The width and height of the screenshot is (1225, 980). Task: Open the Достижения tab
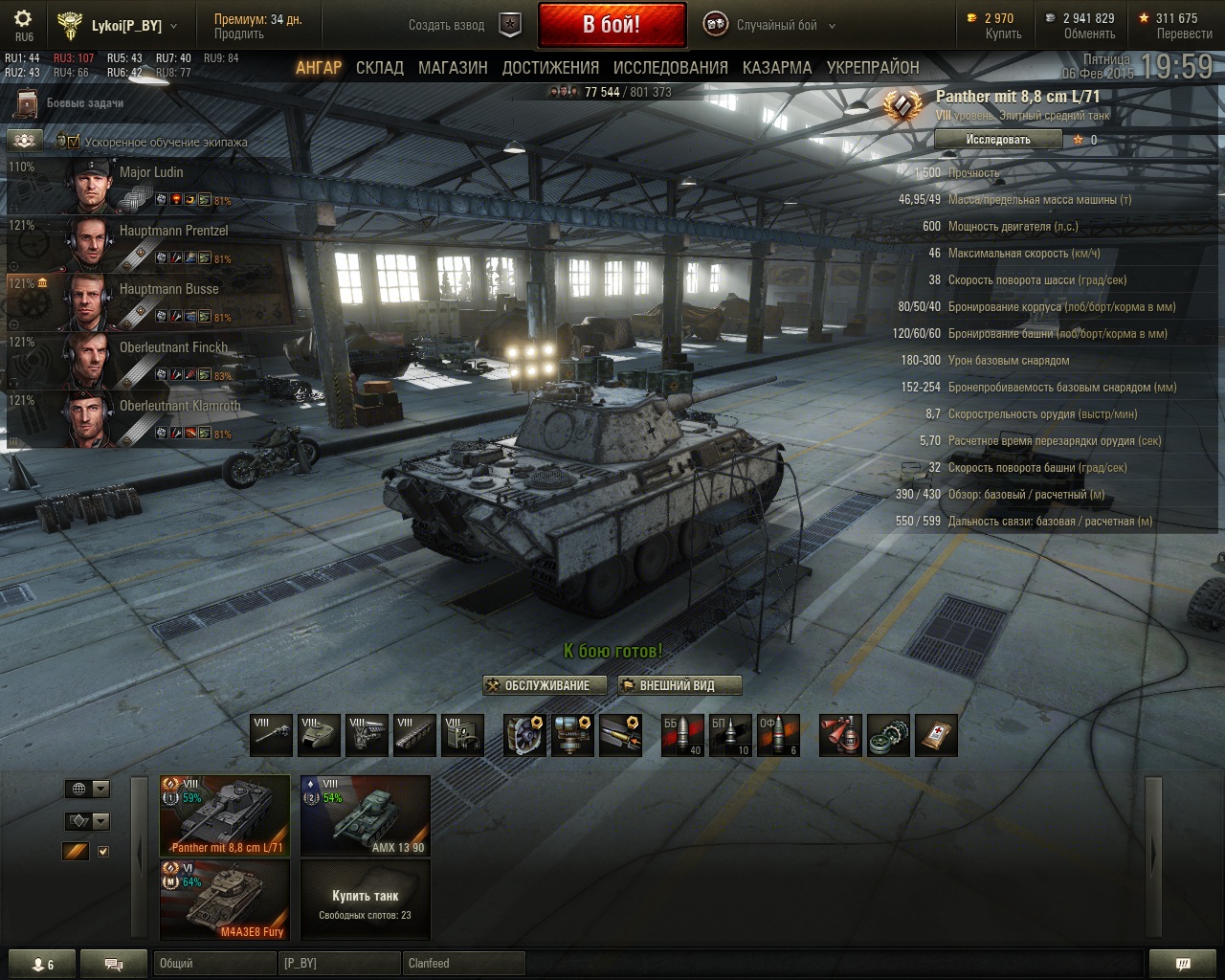(550, 68)
